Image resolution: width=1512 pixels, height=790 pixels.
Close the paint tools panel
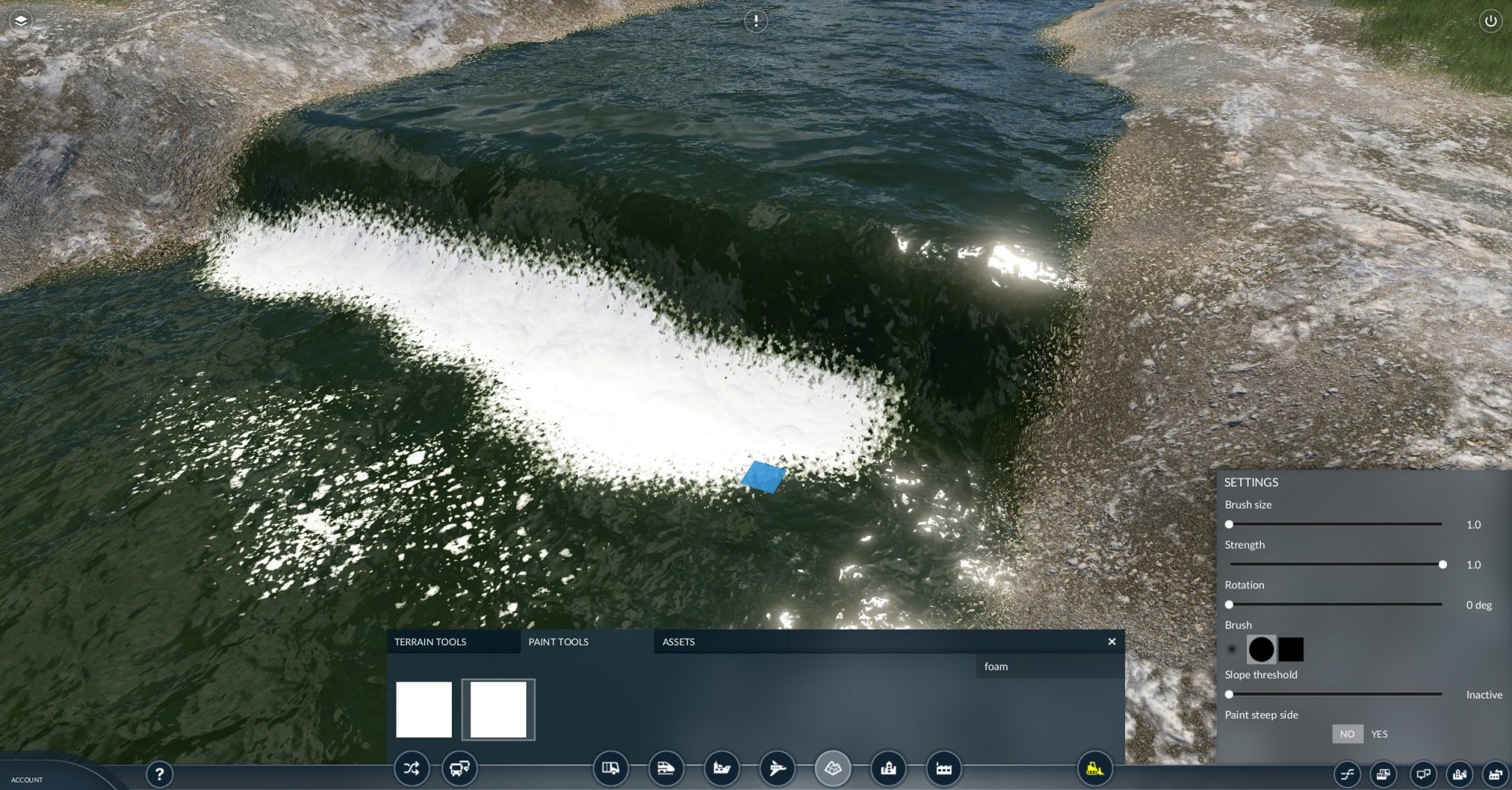coord(1111,642)
